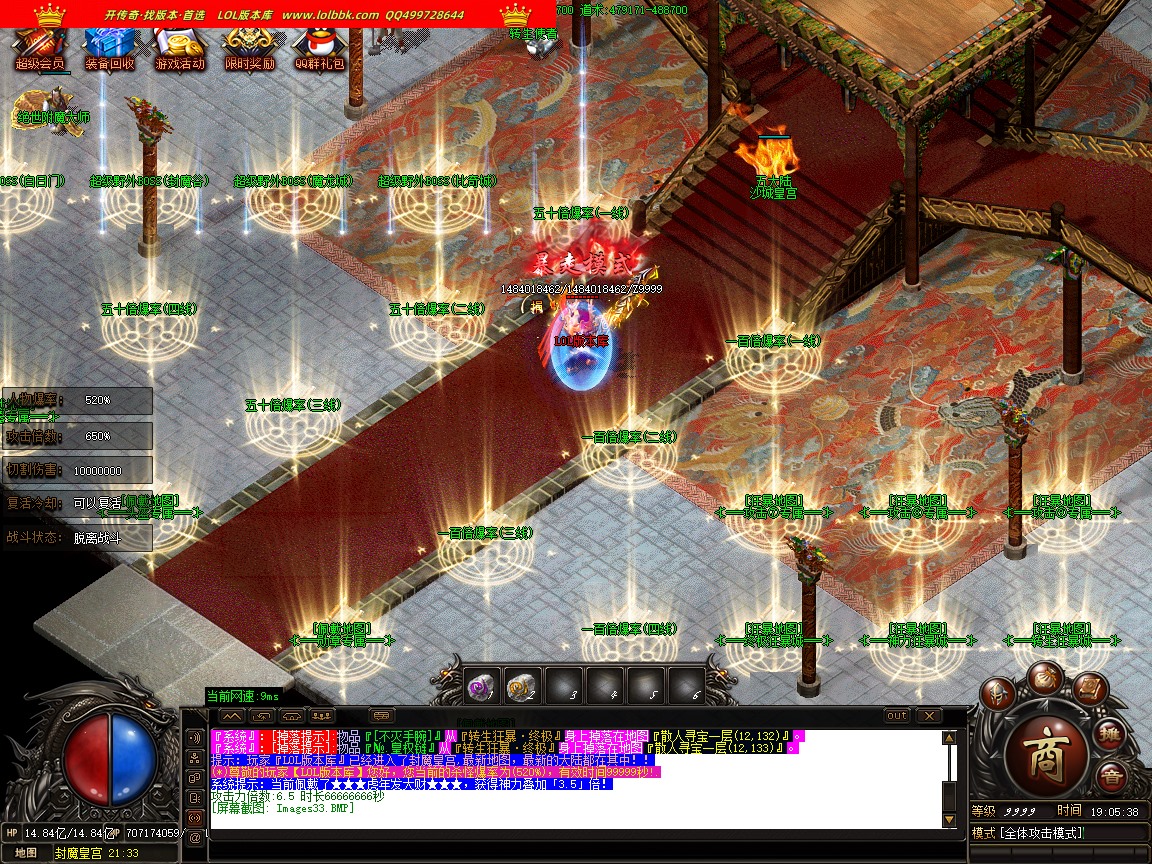
Task: Use the golden stone in hotbar slot 2
Action: tap(521, 686)
